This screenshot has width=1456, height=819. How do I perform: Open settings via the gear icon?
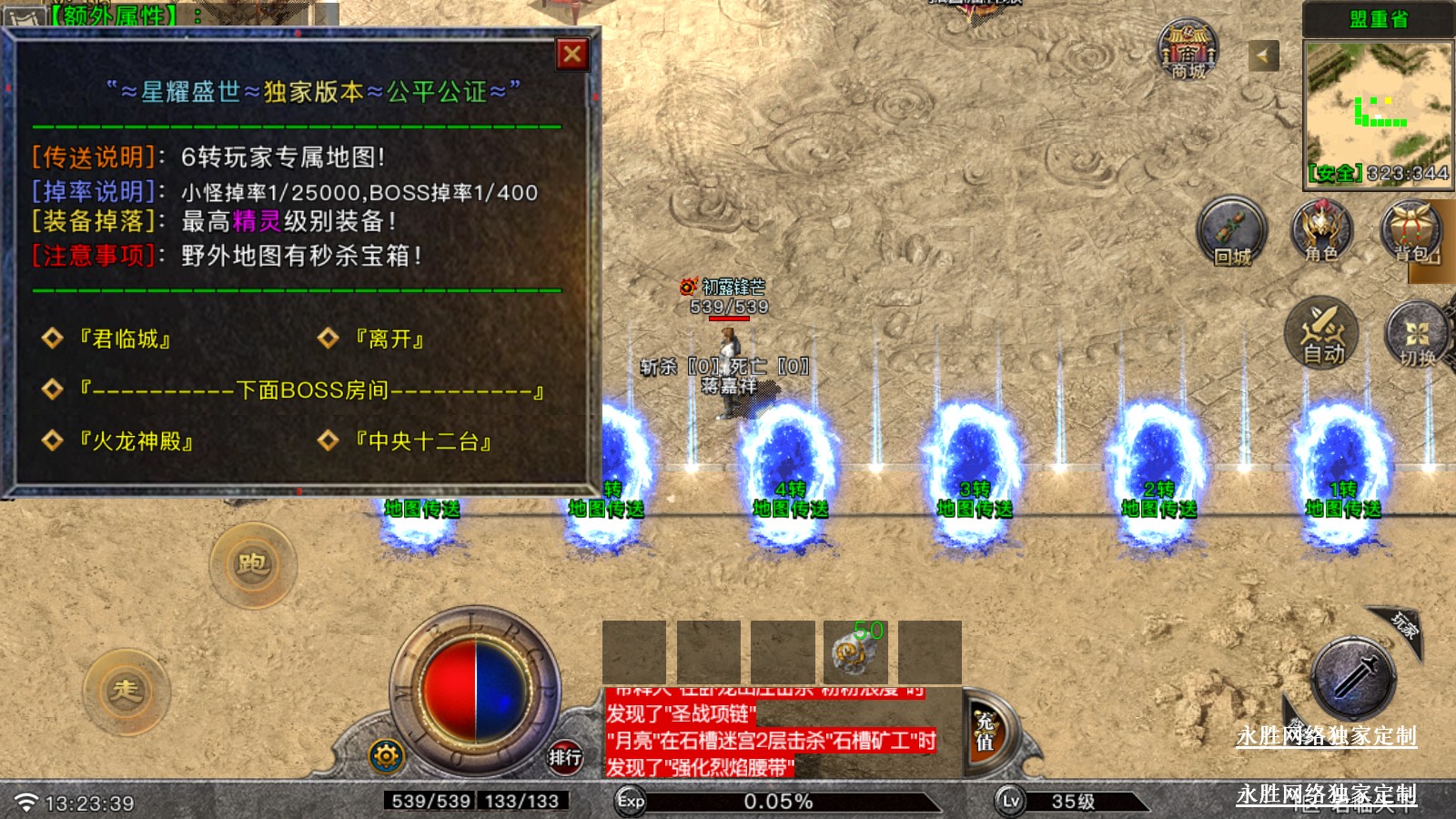click(x=387, y=755)
